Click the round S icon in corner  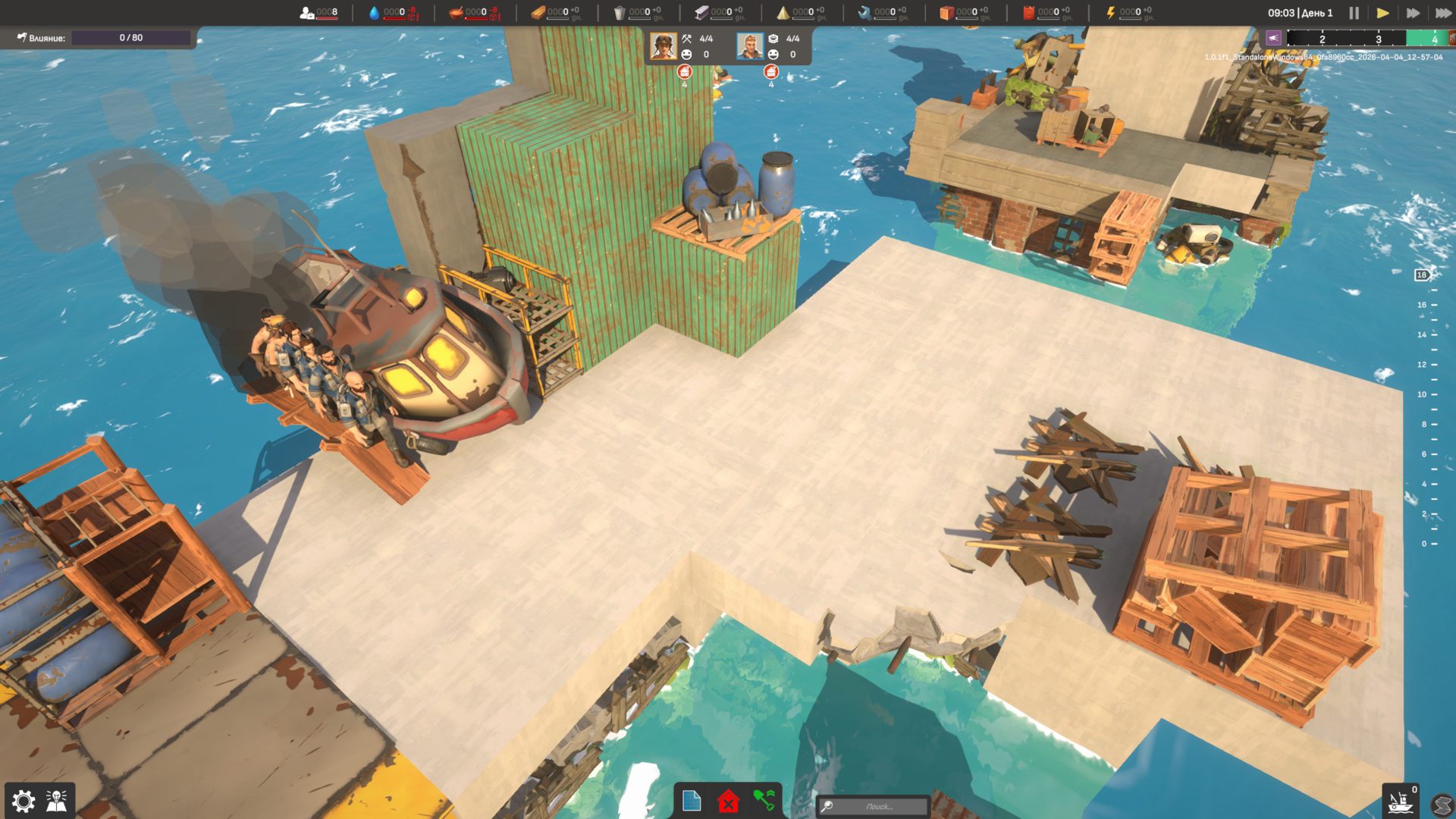[1442, 805]
